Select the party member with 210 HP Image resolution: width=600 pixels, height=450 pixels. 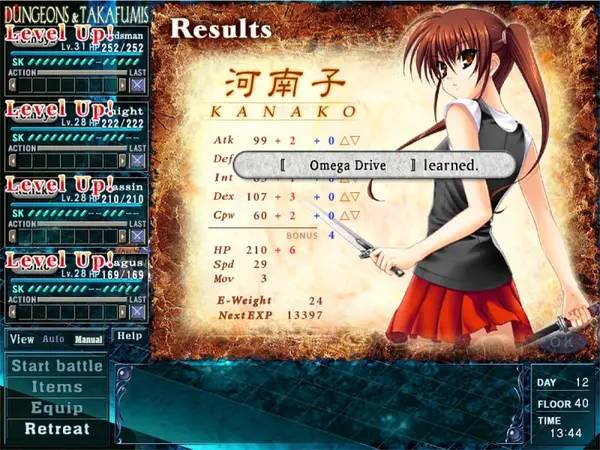tap(75, 210)
